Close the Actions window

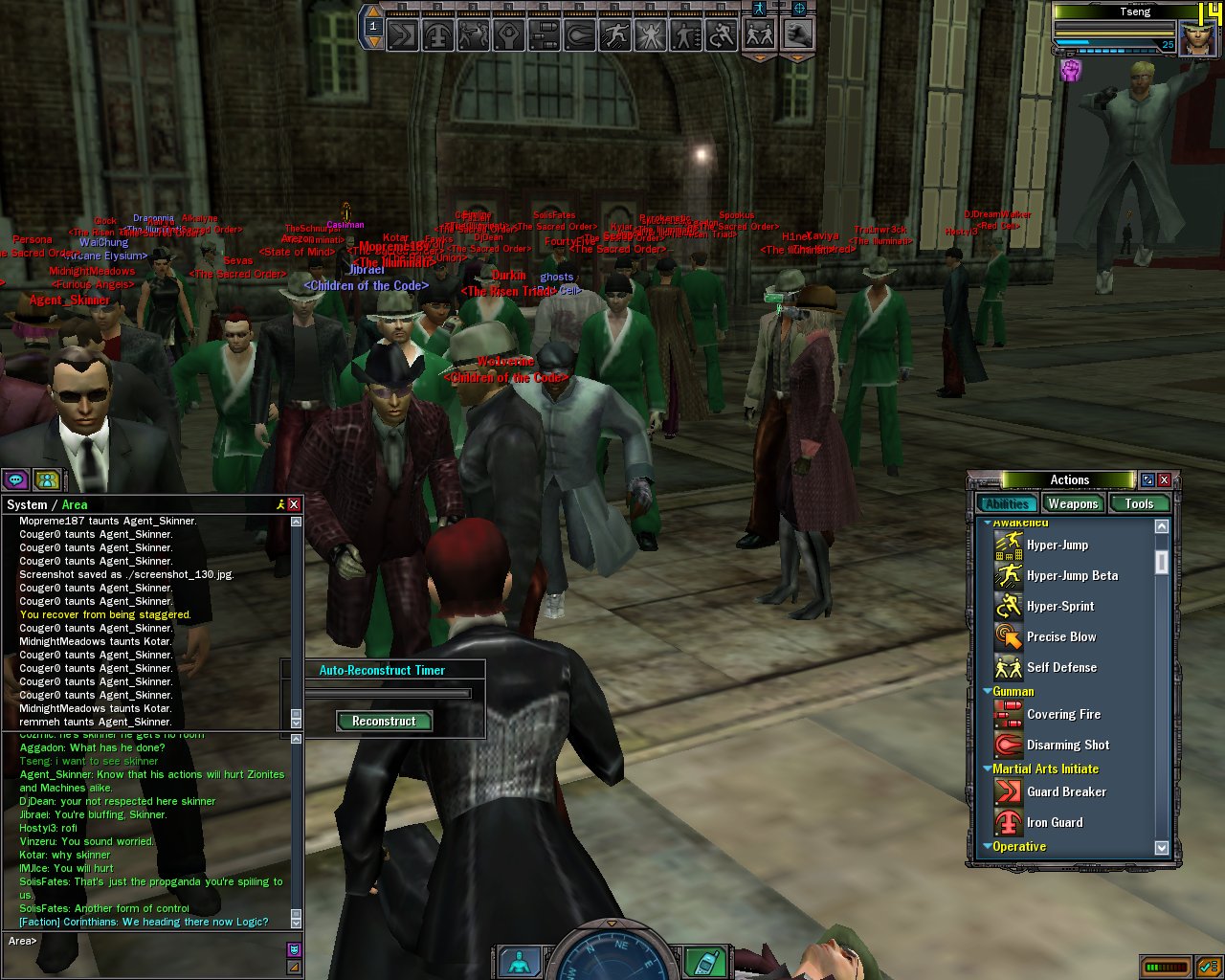[1165, 480]
